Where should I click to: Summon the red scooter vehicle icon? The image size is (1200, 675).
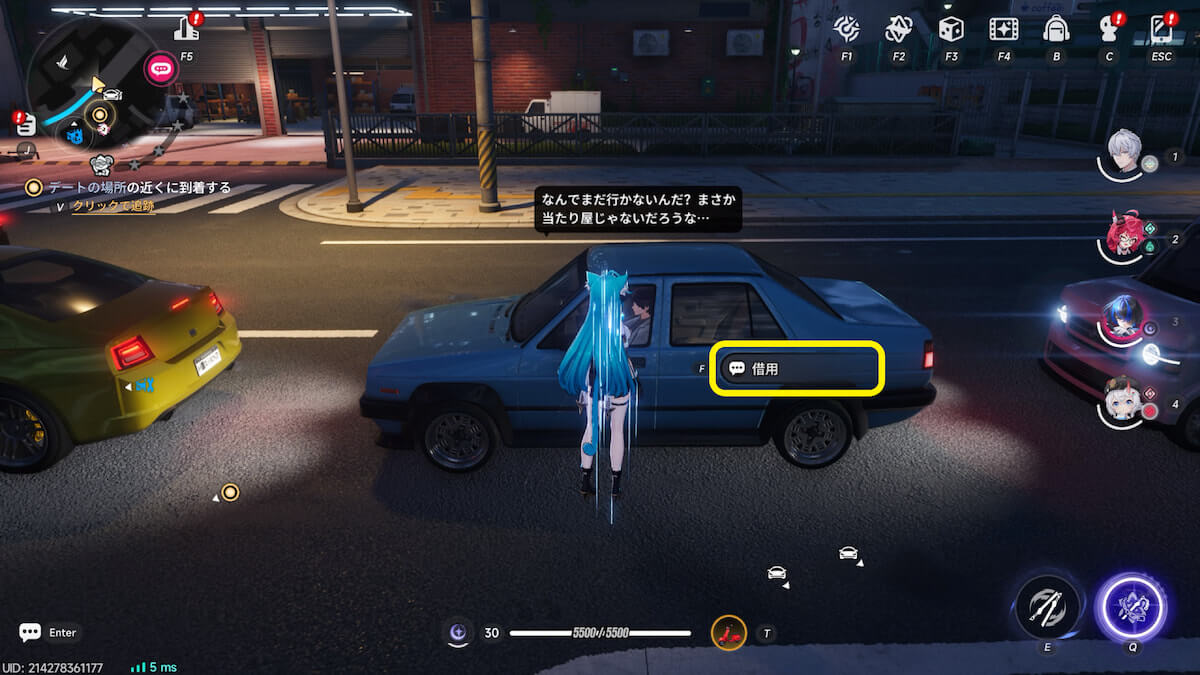729,632
